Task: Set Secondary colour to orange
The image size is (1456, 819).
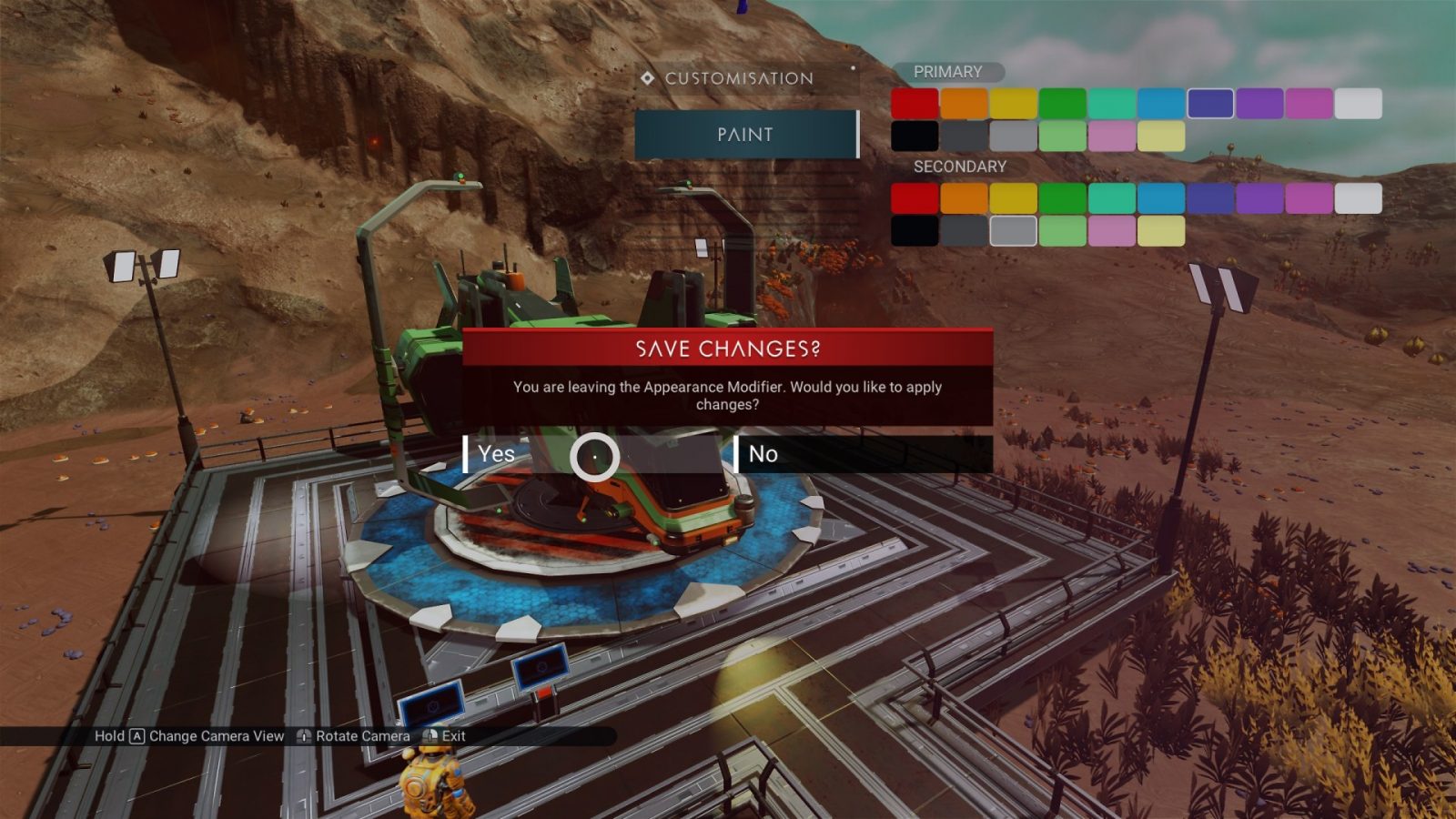Action: (964, 198)
